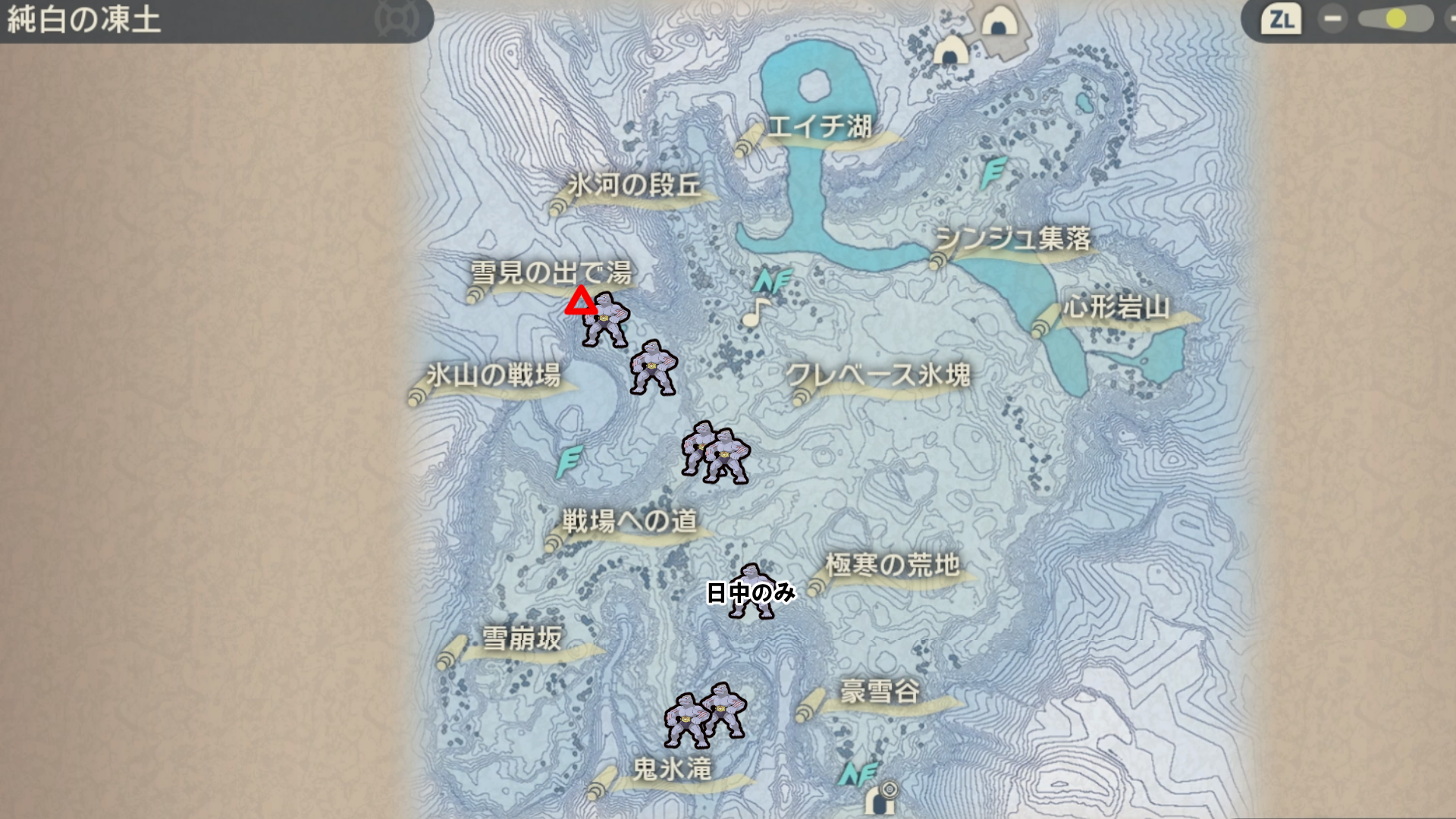Click the 戦場への道 location label
The width and height of the screenshot is (1456, 819).
point(629,521)
